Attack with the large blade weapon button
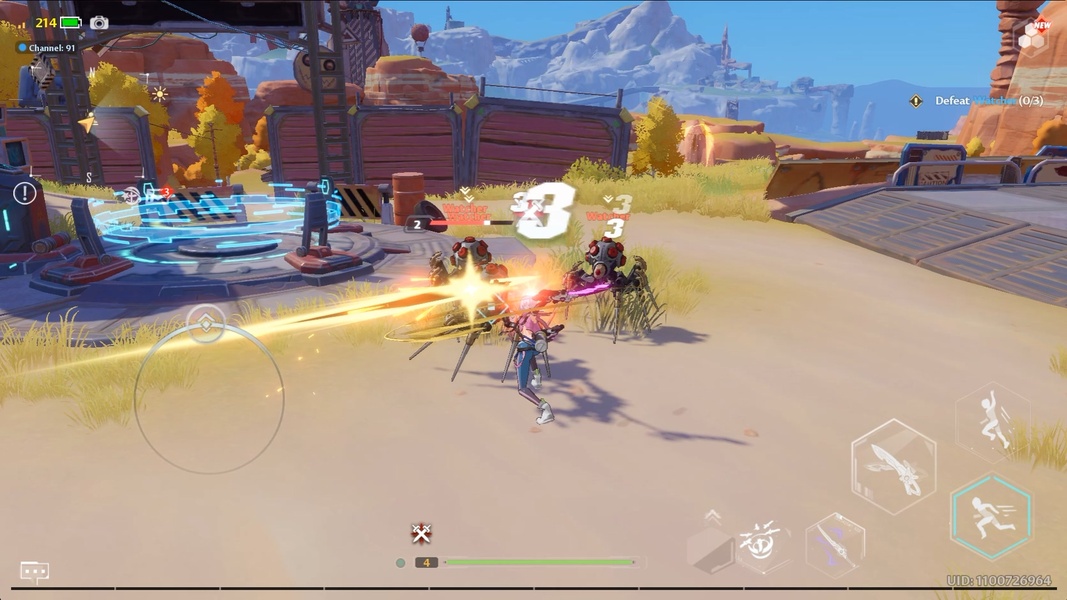Image resolution: width=1067 pixels, height=600 pixels. point(893,467)
